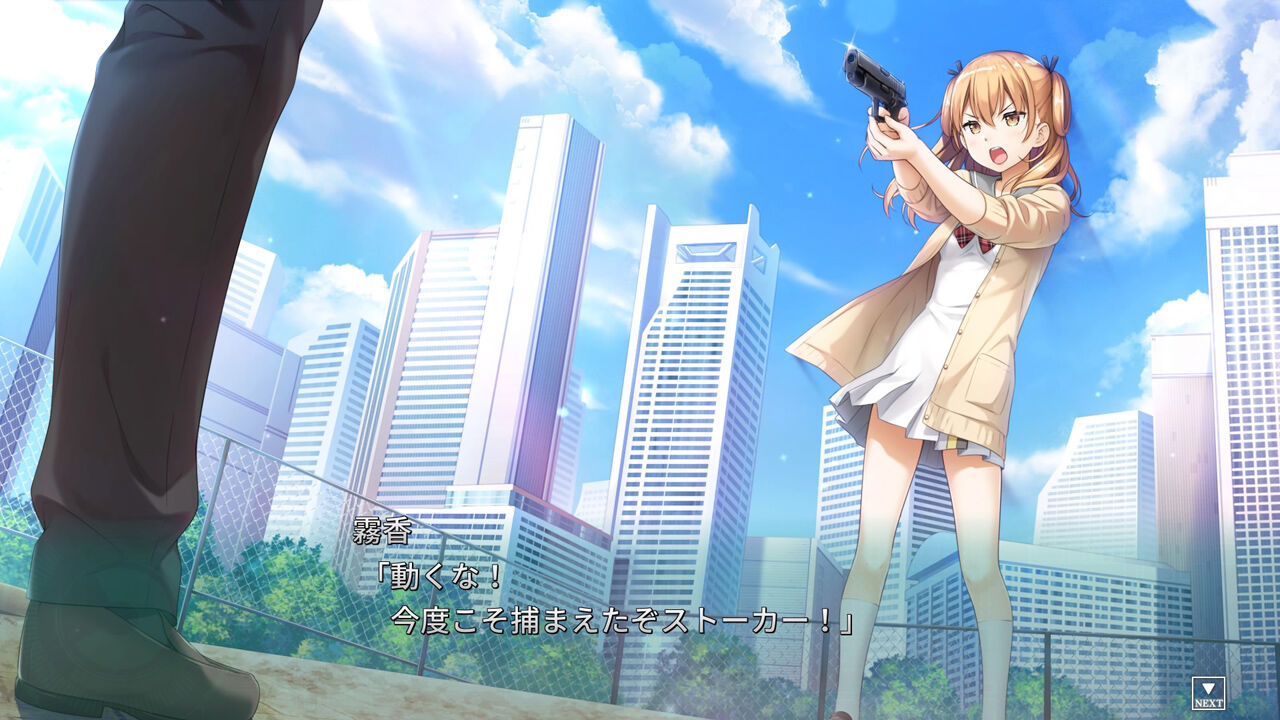1280x720 pixels.
Task: Click the downward triangle inside the NEXT indicator
Action: [1207, 687]
